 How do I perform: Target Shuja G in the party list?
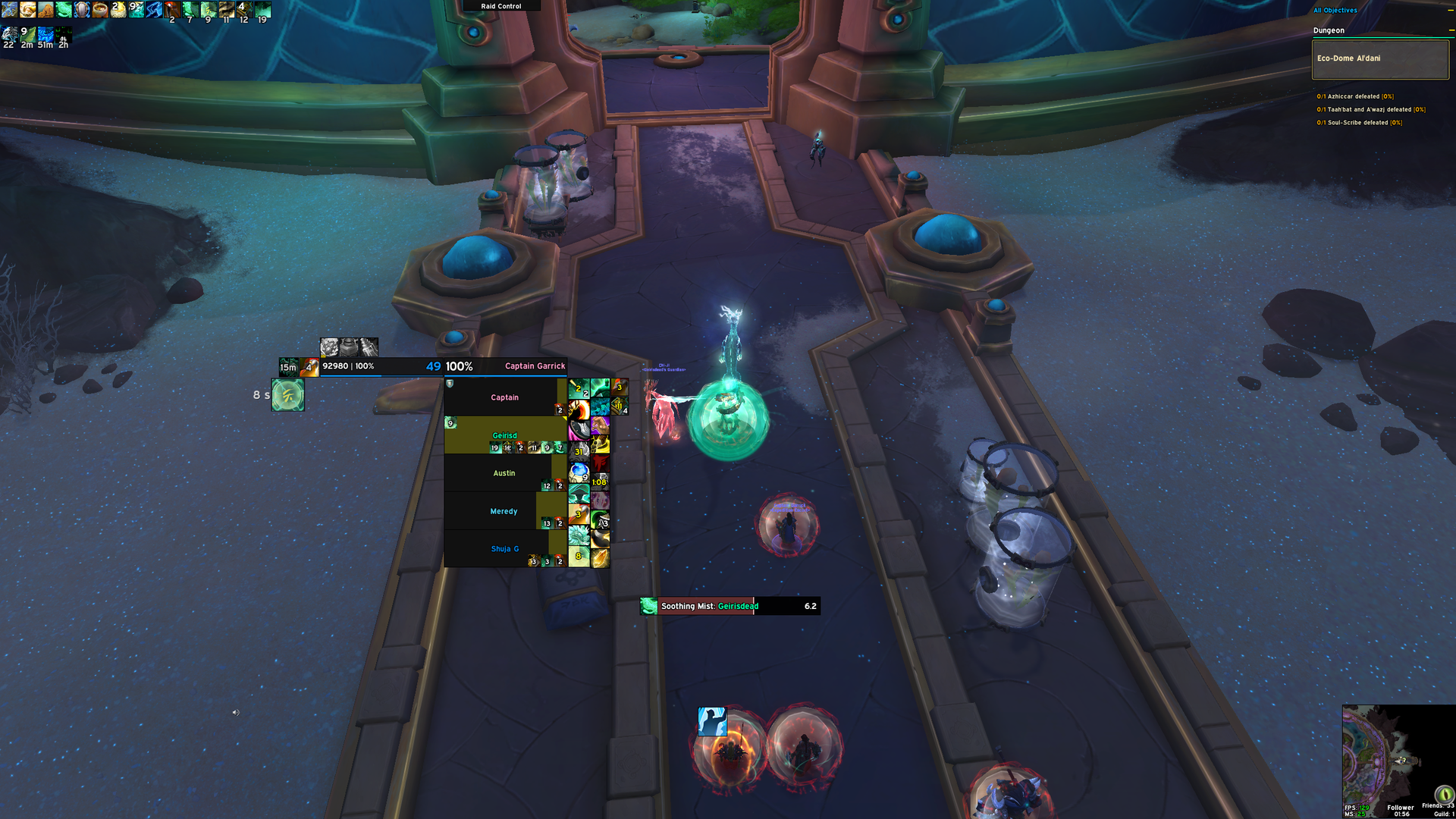click(505, 548)
